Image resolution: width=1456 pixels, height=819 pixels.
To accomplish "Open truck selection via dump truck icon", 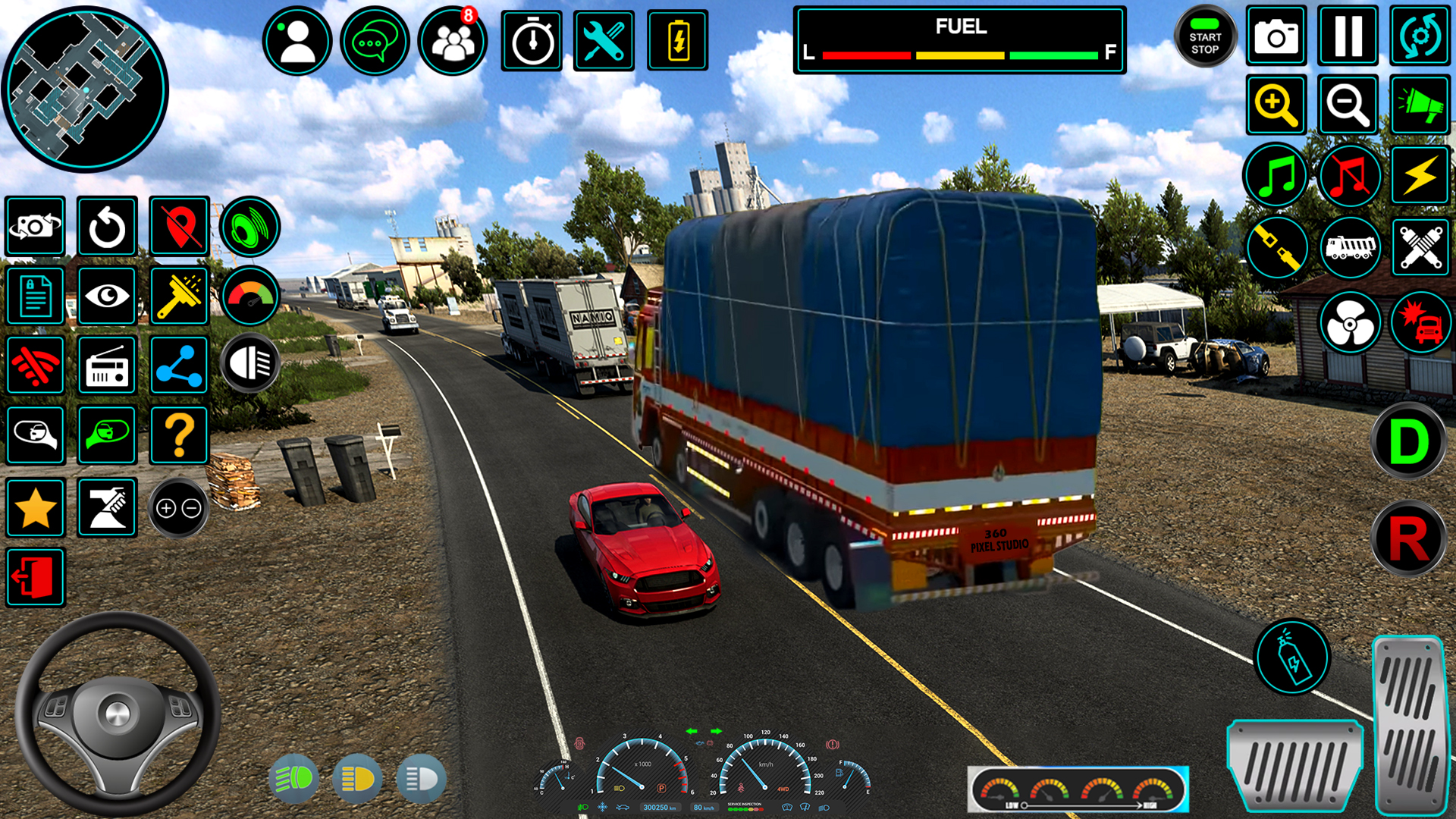I will [x=1351, y=248].
